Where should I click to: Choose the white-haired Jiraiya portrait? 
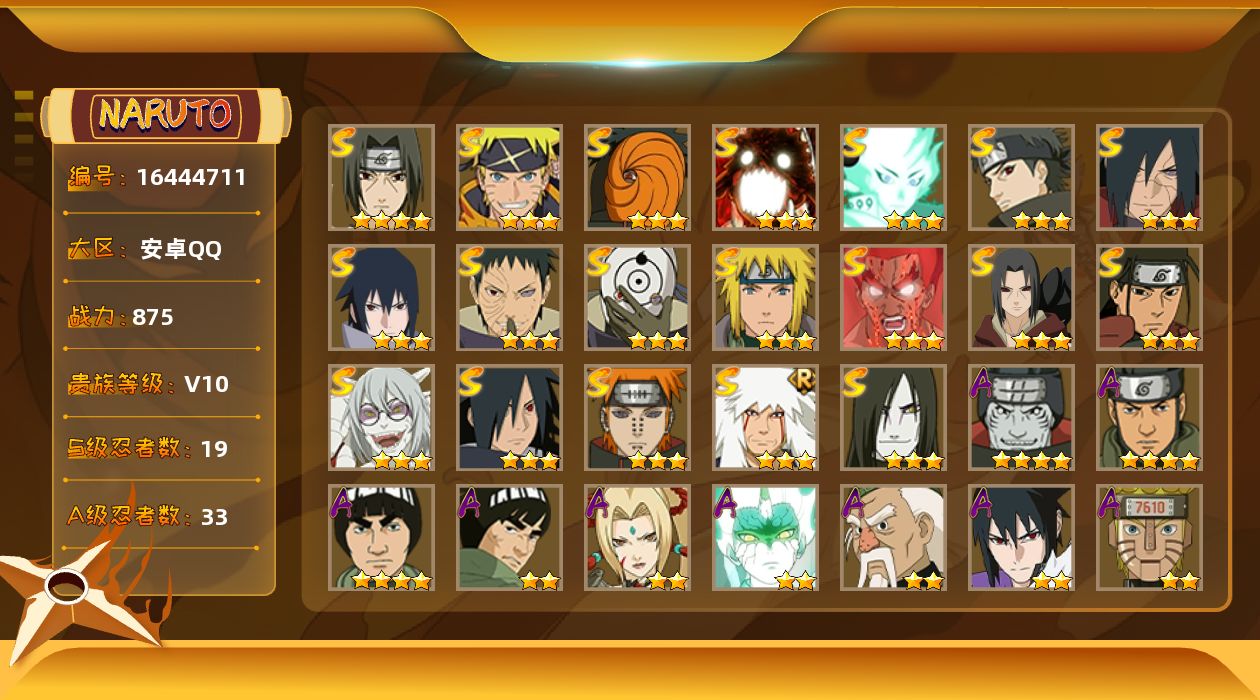[765, 417]
